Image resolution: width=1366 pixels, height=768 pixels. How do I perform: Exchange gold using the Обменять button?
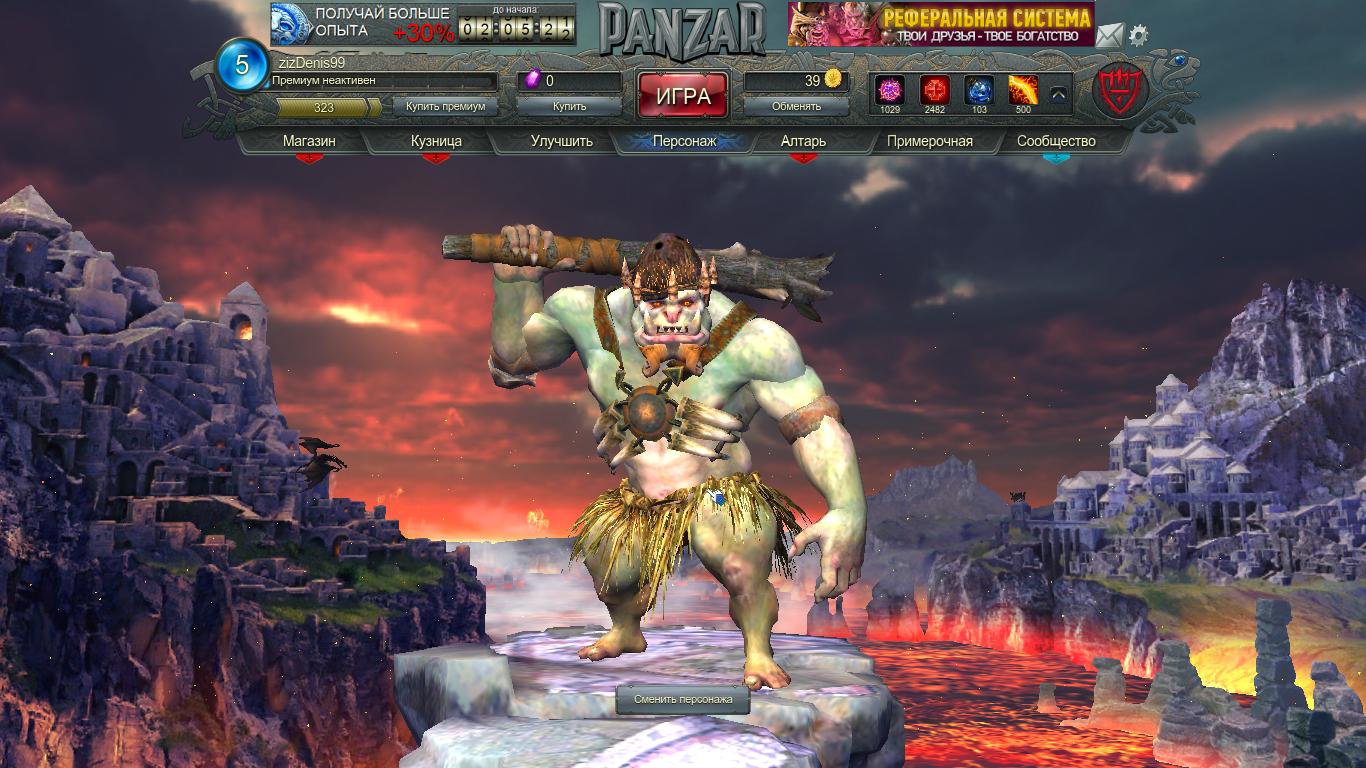click(797, 106)
